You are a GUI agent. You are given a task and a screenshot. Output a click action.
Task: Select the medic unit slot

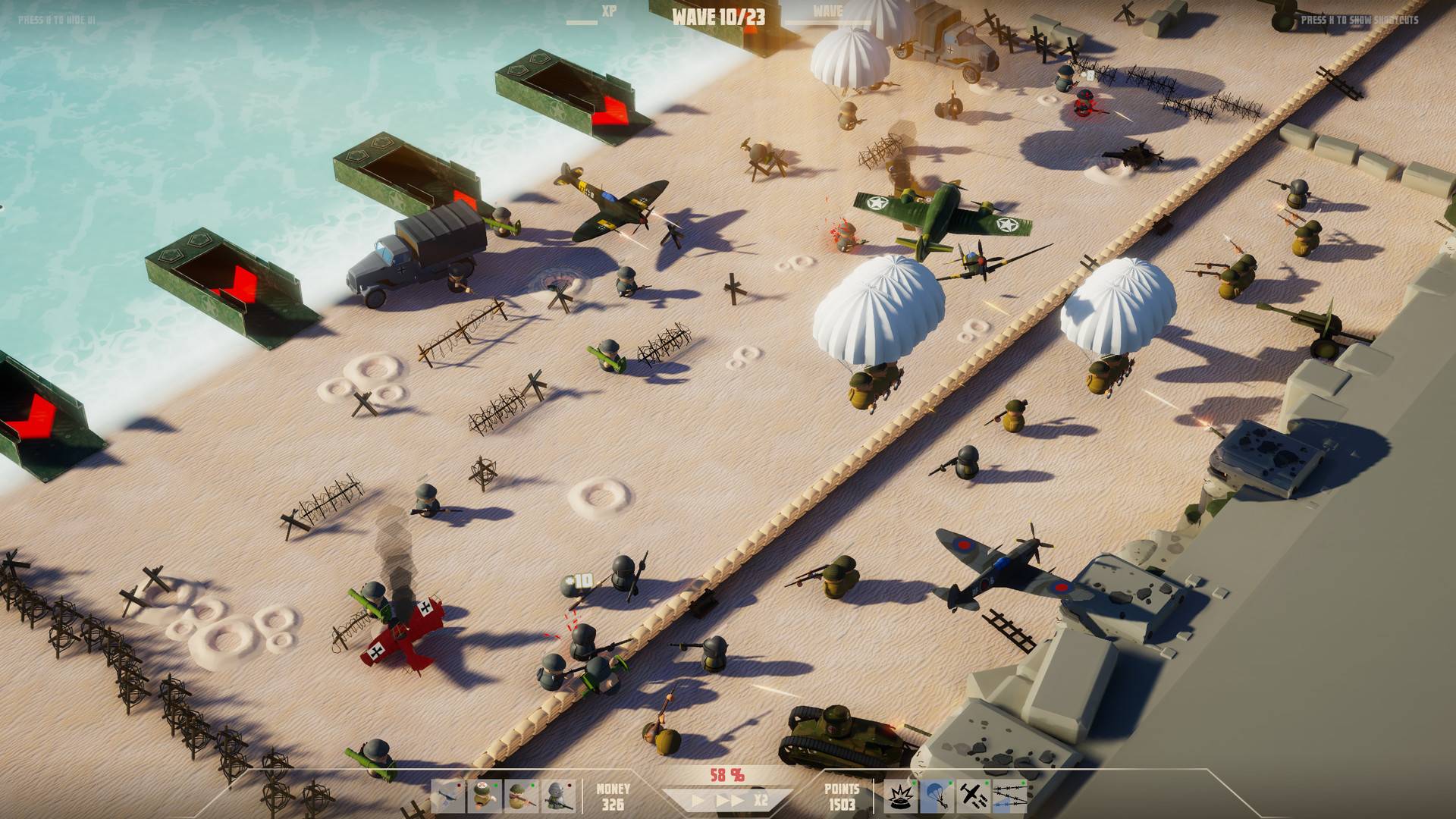(484, 797)
